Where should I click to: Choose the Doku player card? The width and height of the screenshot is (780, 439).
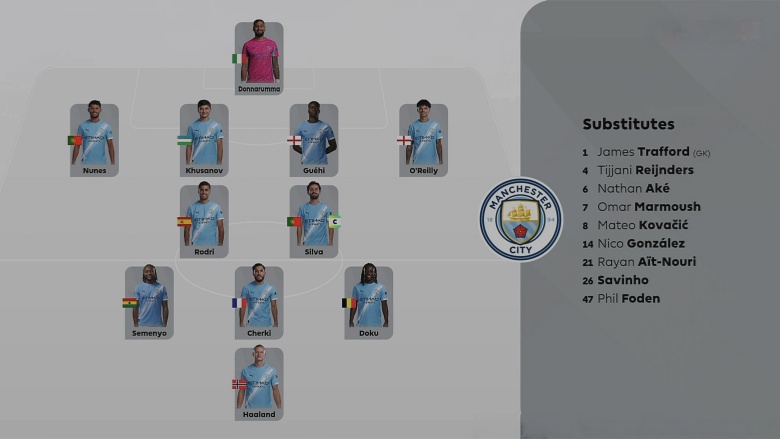click(369, 301)
